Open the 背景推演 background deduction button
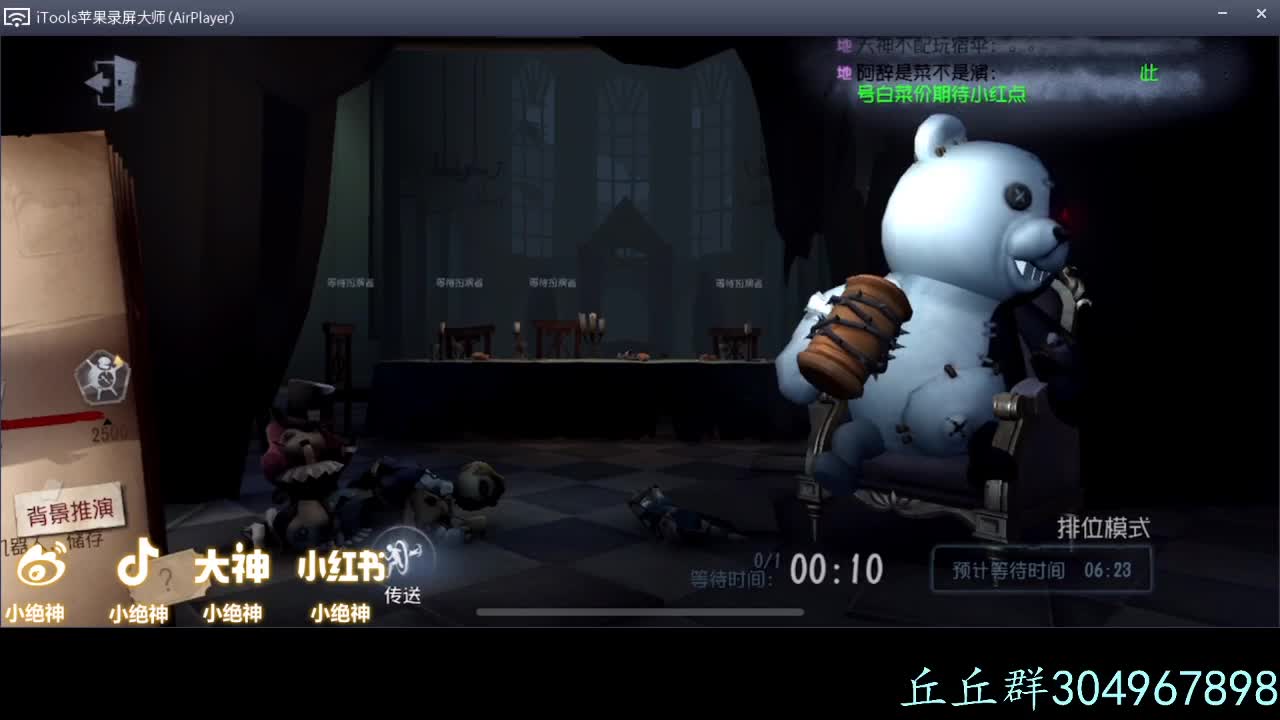 71,512
